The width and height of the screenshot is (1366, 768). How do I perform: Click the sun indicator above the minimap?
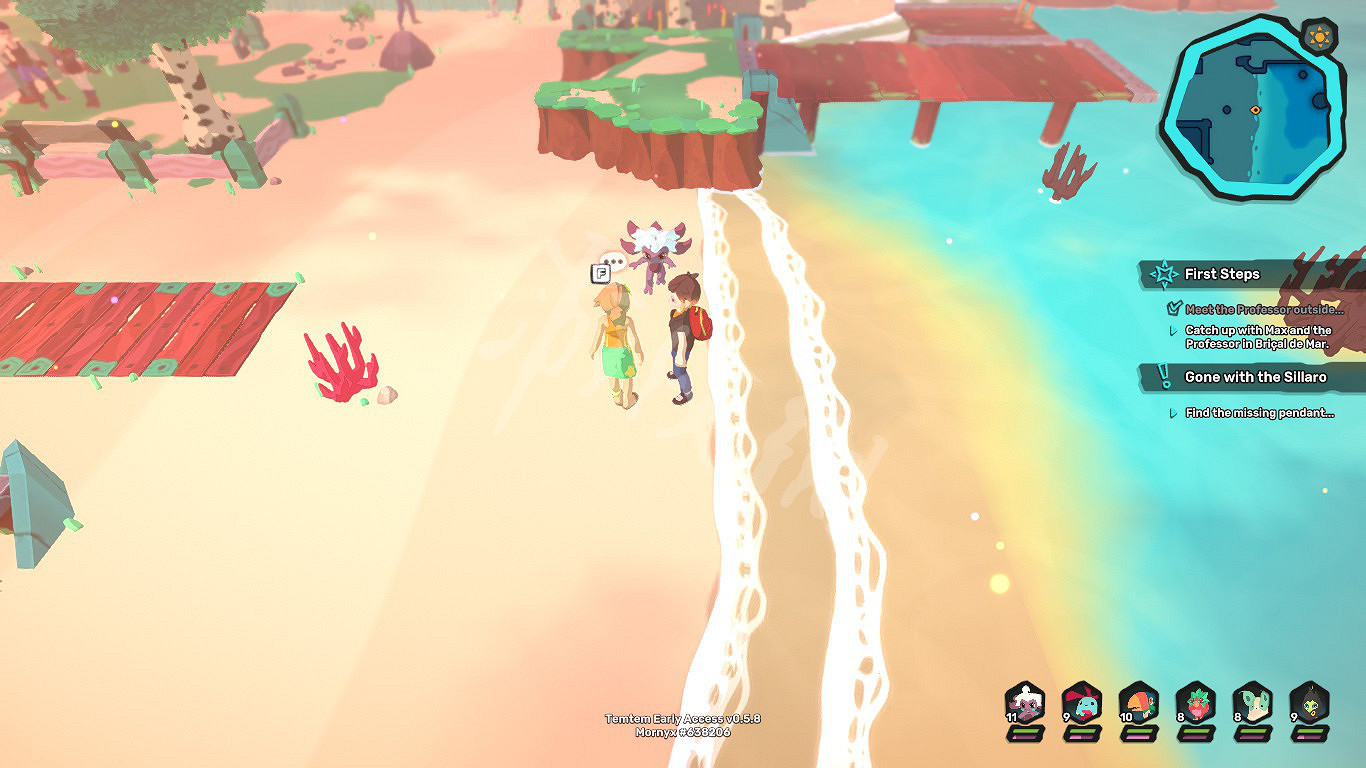click(x=1318, y=35)
